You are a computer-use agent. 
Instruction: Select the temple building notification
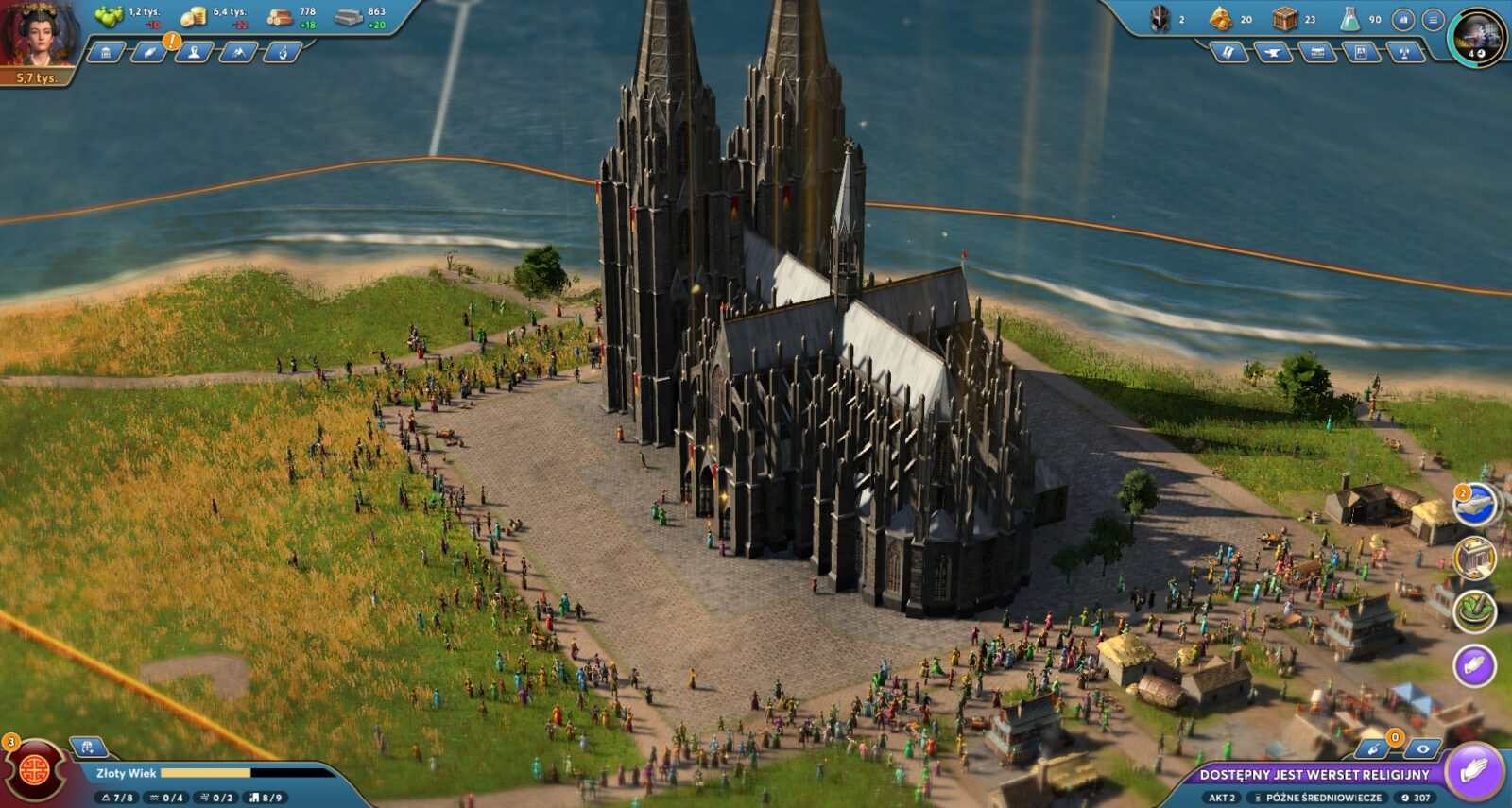(x=1474, y=558)
